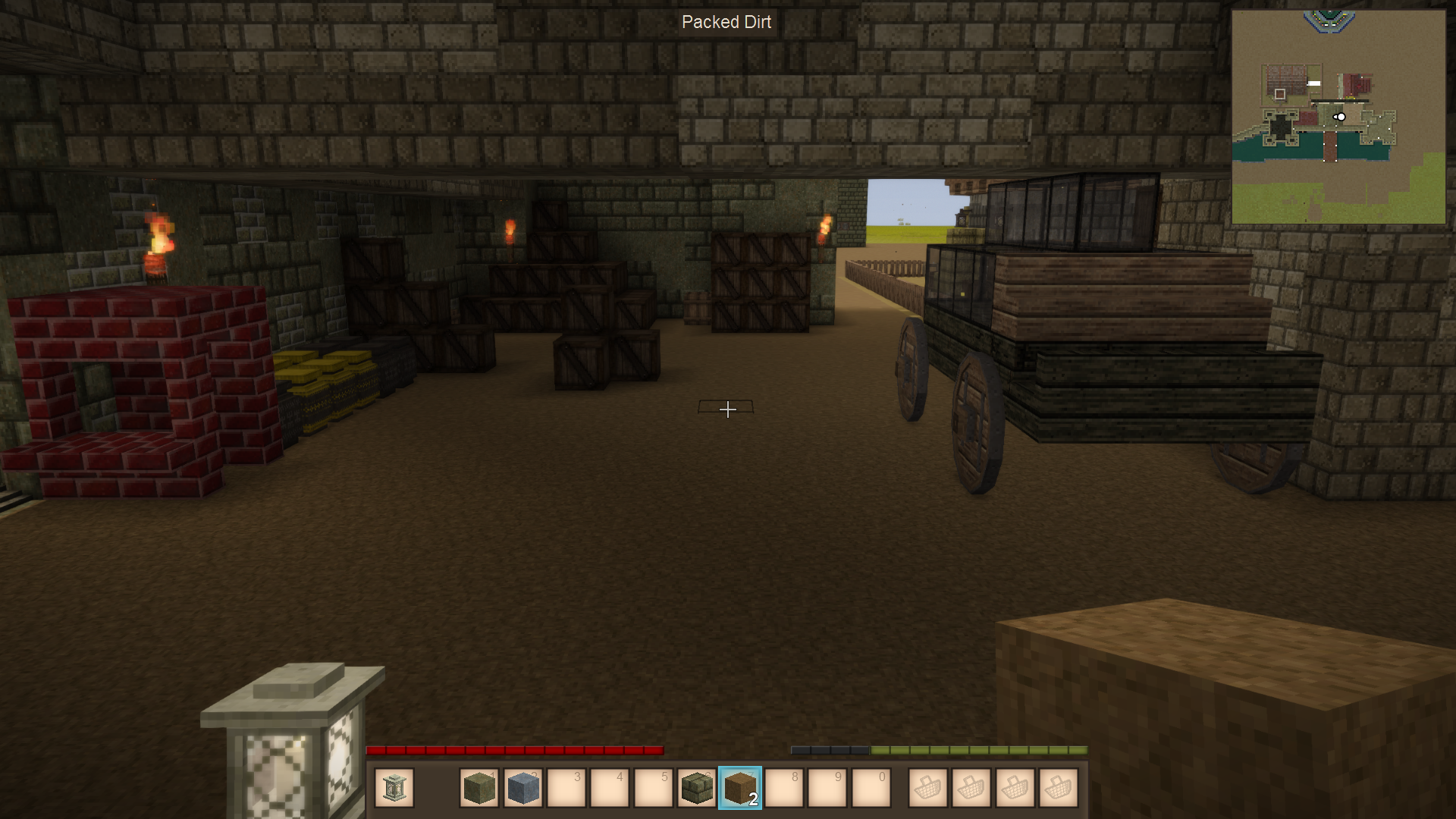This screenshot has height=819, width=1456.
Task: Click the highlighted Packed Dirt slot
Action: point(740,788)
